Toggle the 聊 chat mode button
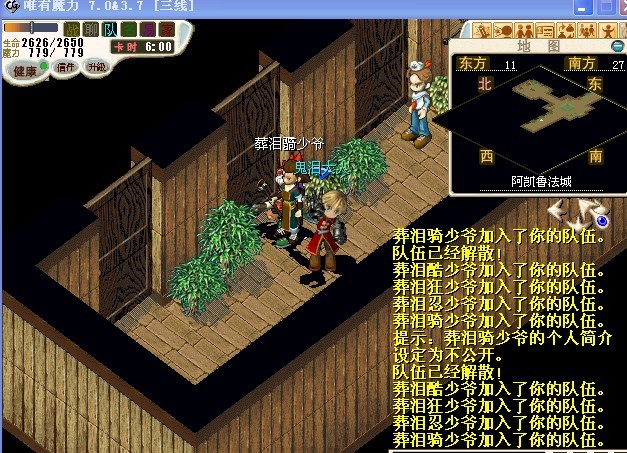Viewport: 627px width, 453px height. click(x=90, y=29)
